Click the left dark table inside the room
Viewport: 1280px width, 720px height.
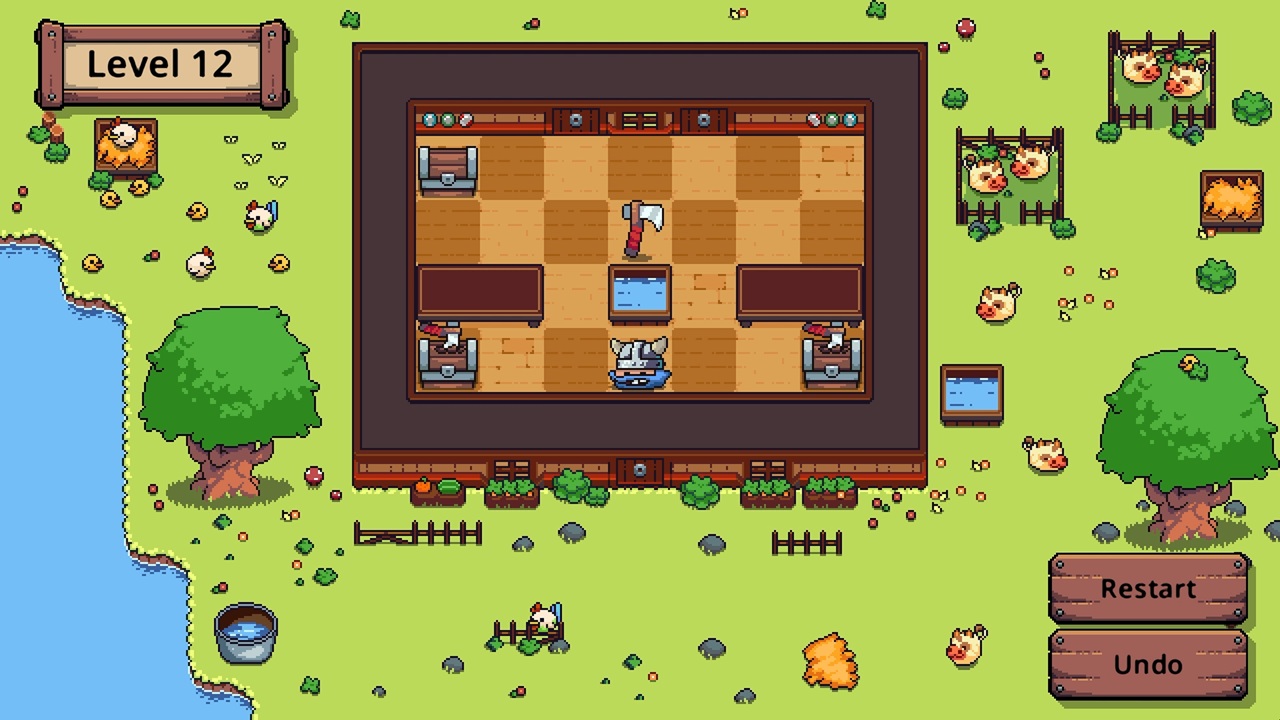[x=480, y=292]
